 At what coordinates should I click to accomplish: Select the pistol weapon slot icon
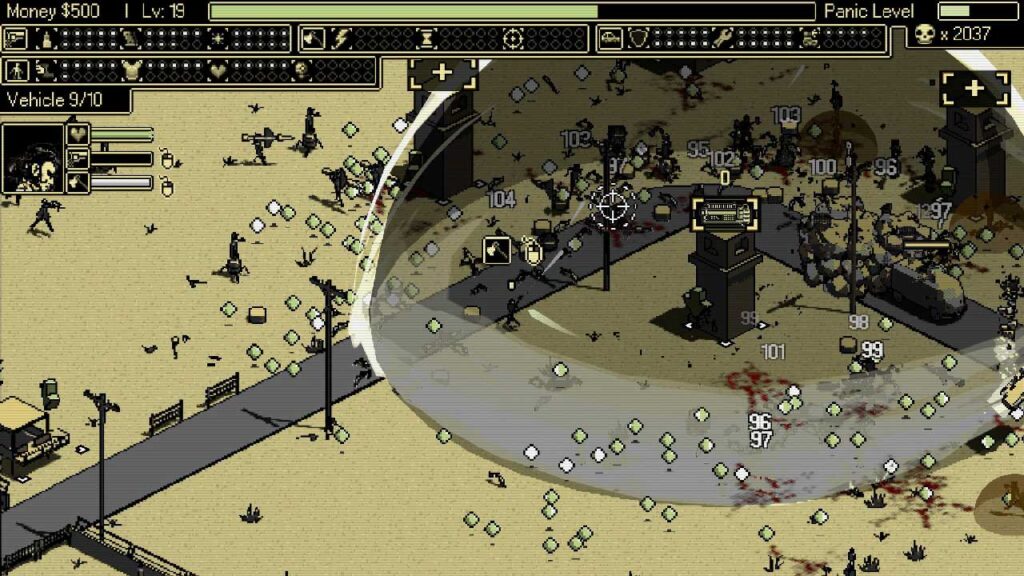point(77,158)
